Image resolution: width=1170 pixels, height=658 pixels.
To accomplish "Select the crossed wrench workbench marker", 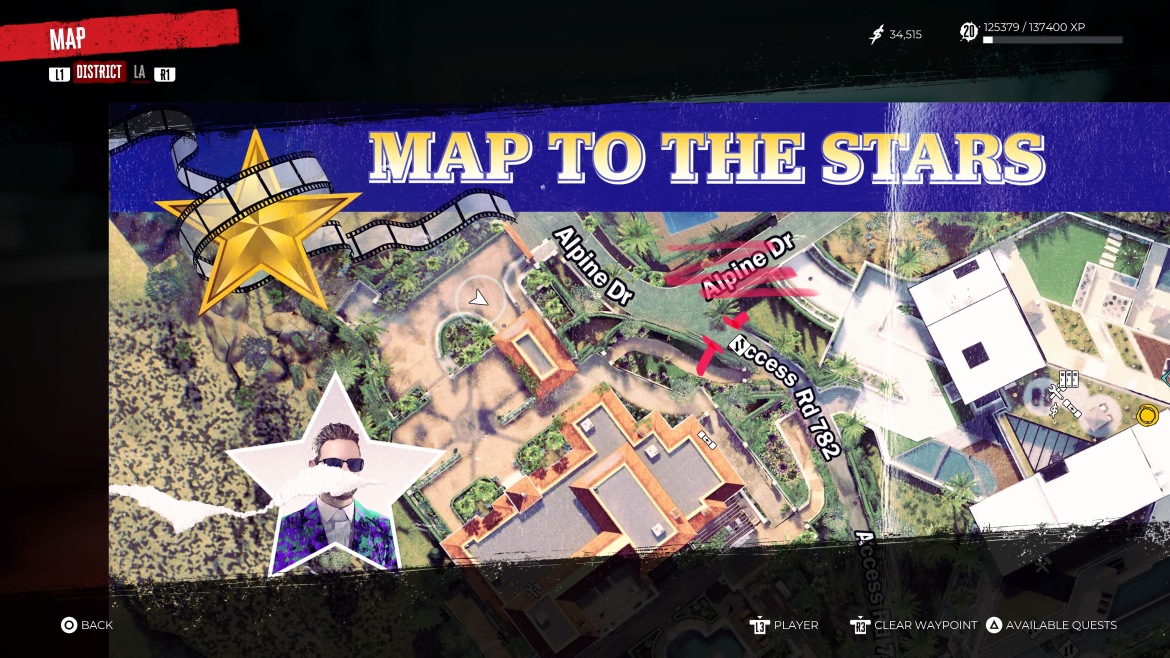I will (1055, 392).
